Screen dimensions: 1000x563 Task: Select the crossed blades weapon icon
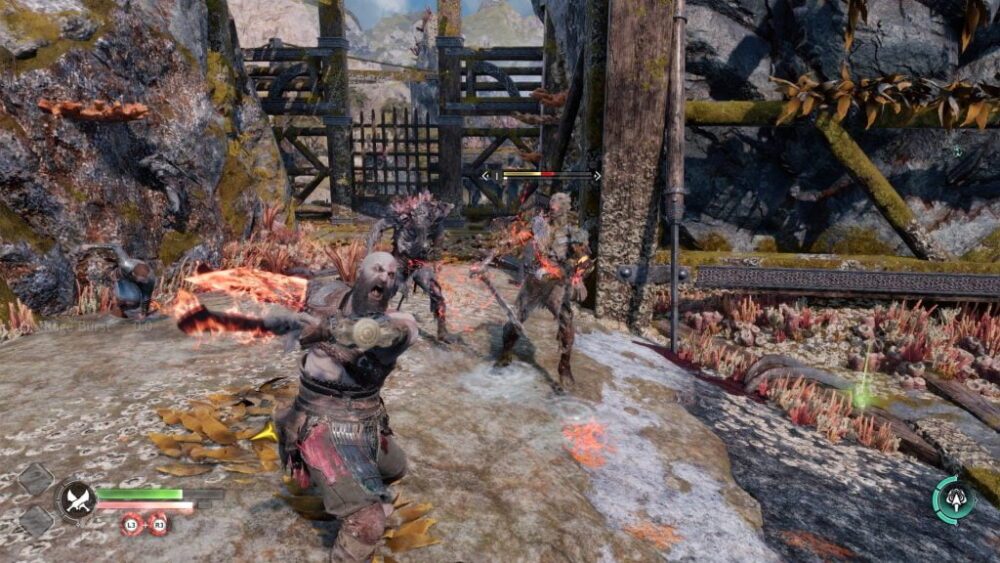pos(76,499)
